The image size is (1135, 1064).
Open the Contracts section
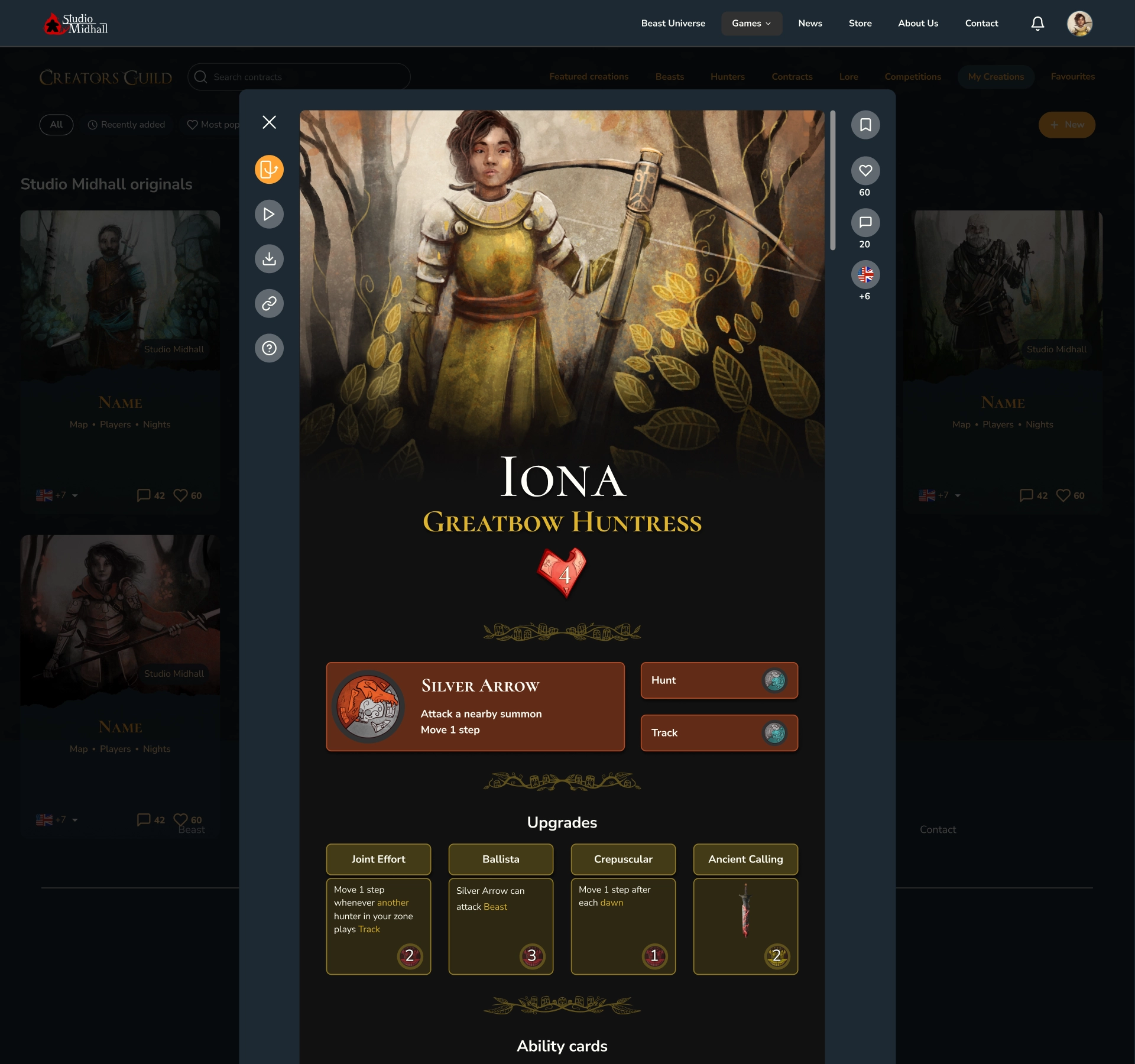792,76
